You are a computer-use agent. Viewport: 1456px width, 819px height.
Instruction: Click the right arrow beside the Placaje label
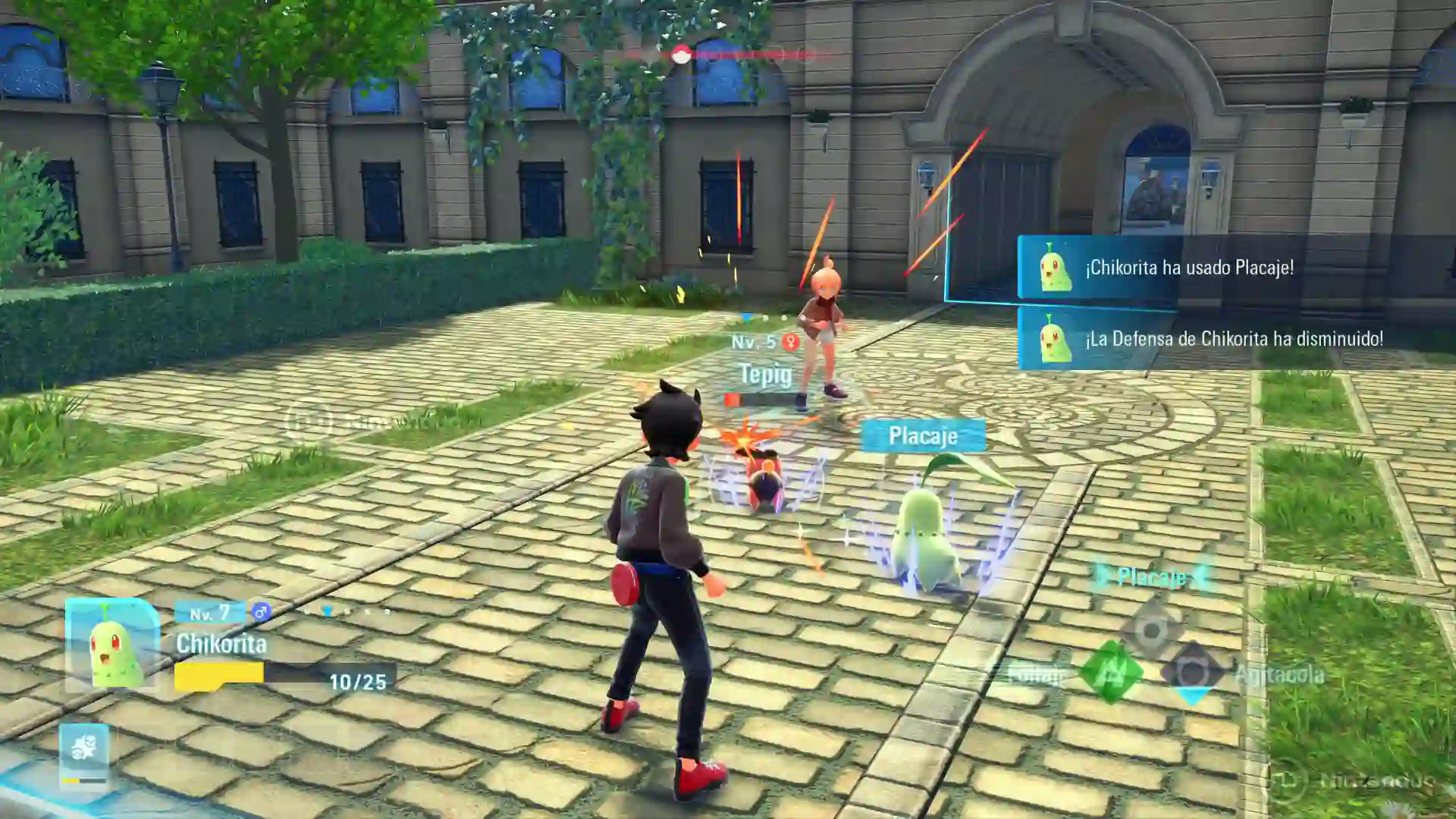pos(1200,579)
